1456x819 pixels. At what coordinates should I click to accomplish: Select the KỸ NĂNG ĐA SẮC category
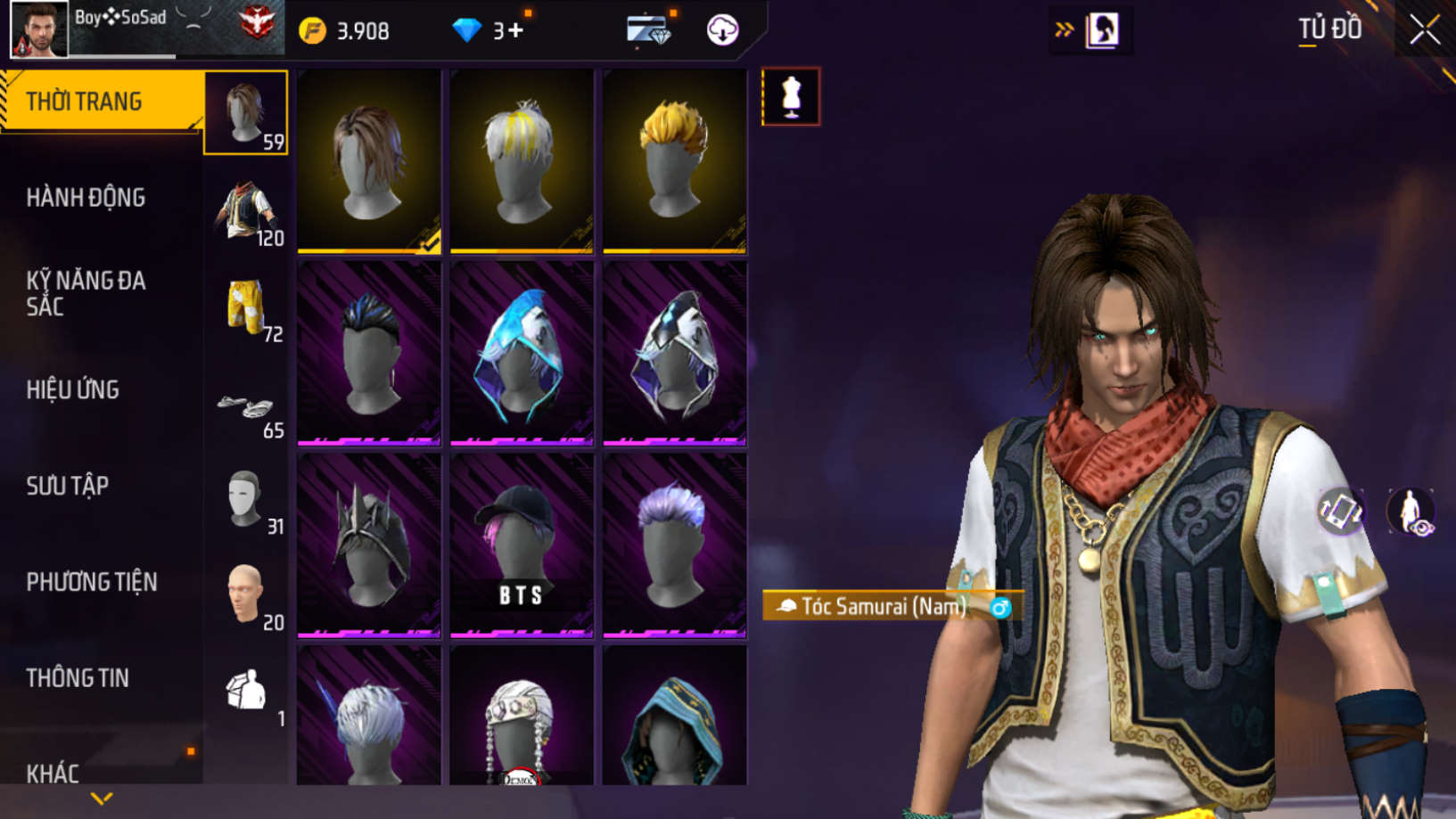(86, 293)
